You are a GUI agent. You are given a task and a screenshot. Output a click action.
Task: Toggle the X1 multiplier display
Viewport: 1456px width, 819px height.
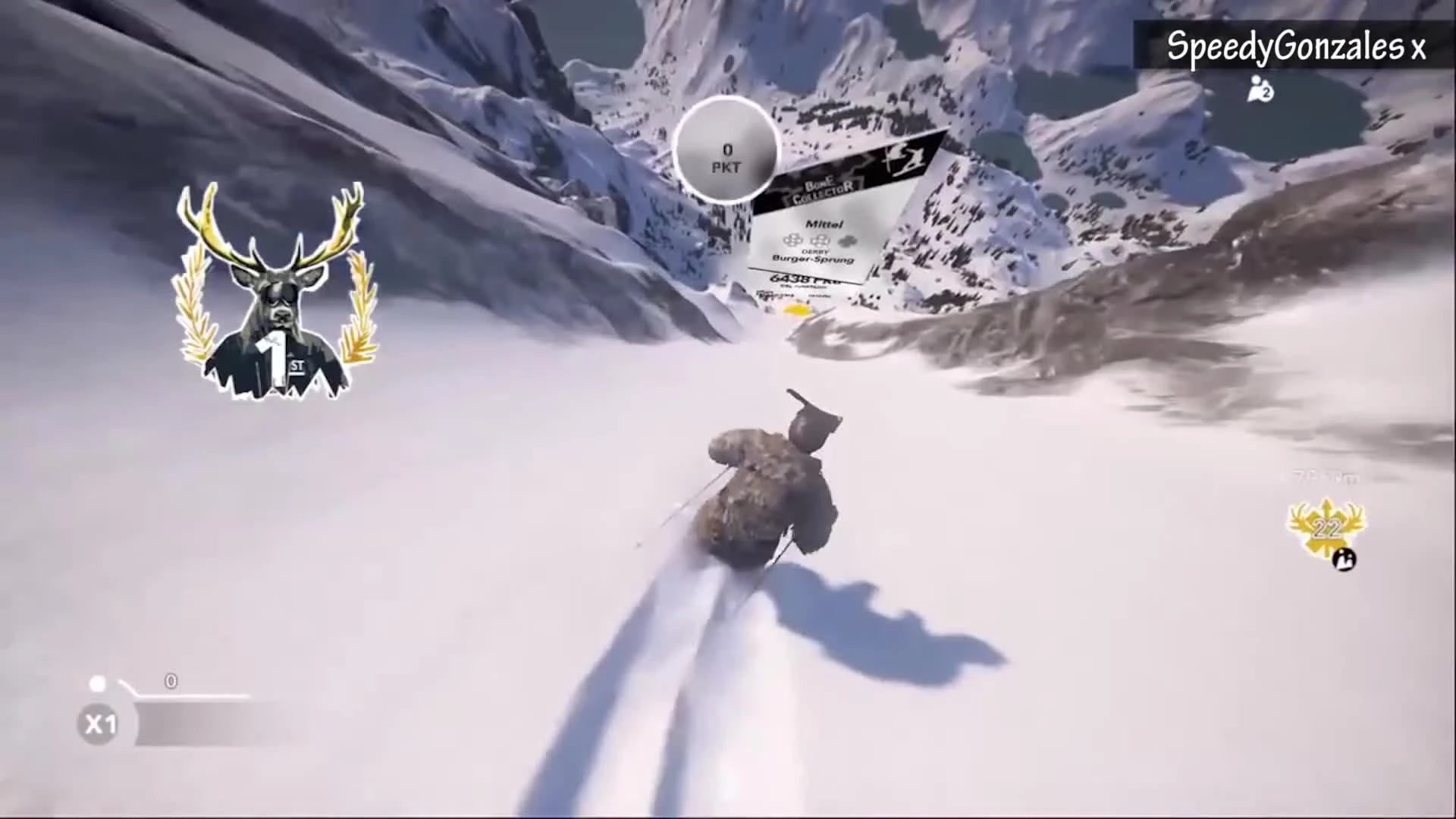97,722
